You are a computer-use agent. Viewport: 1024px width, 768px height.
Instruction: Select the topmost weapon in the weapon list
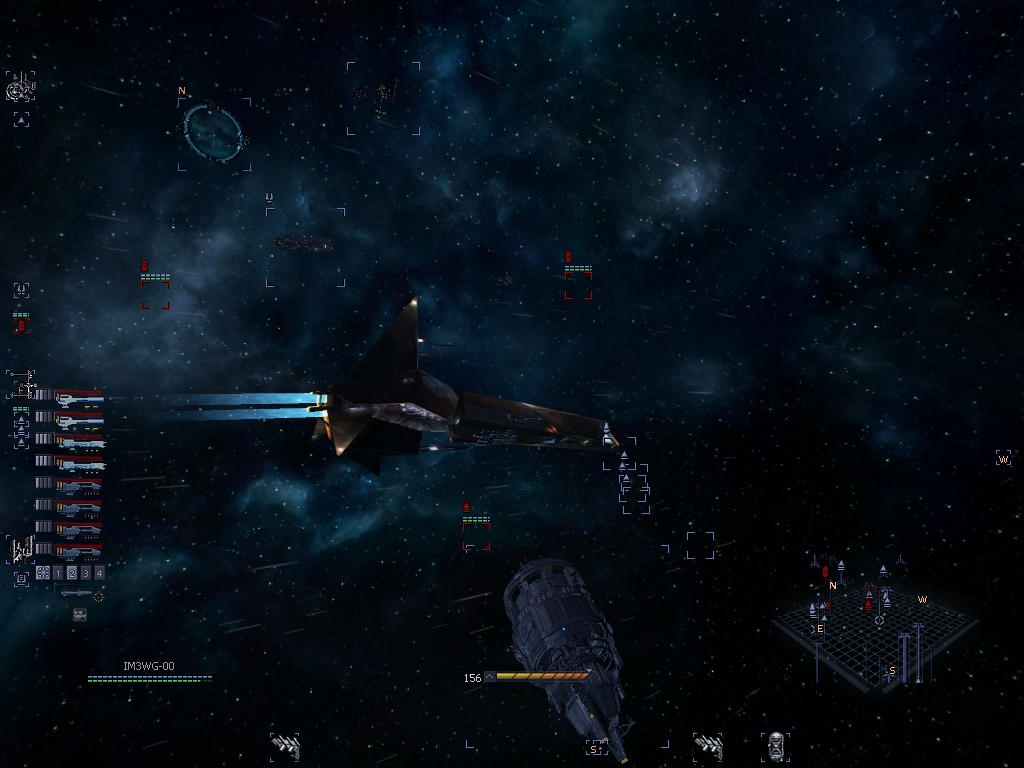click(x=79, y=397)
